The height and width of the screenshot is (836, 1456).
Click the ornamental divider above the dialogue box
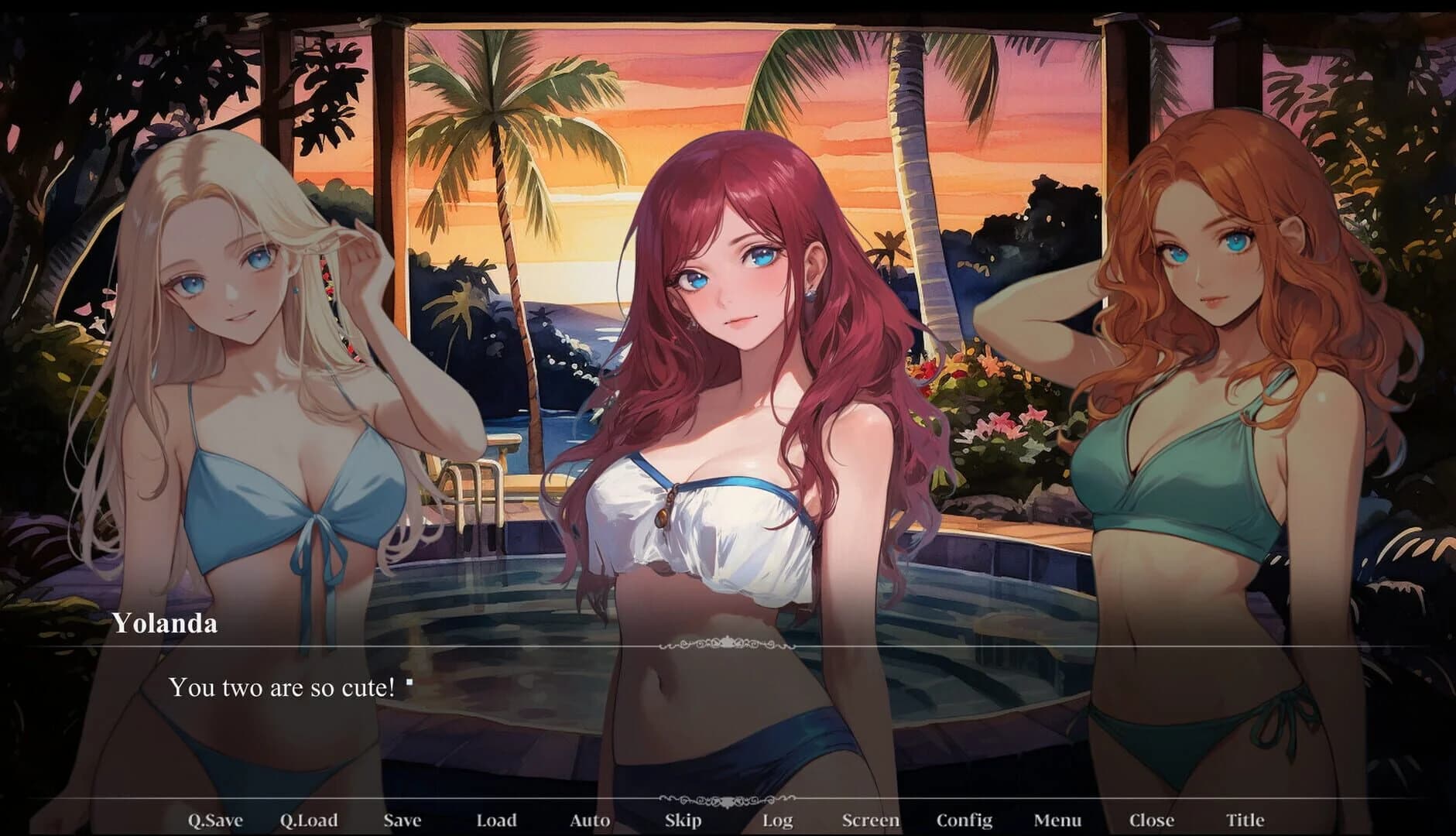coord(728,642)
